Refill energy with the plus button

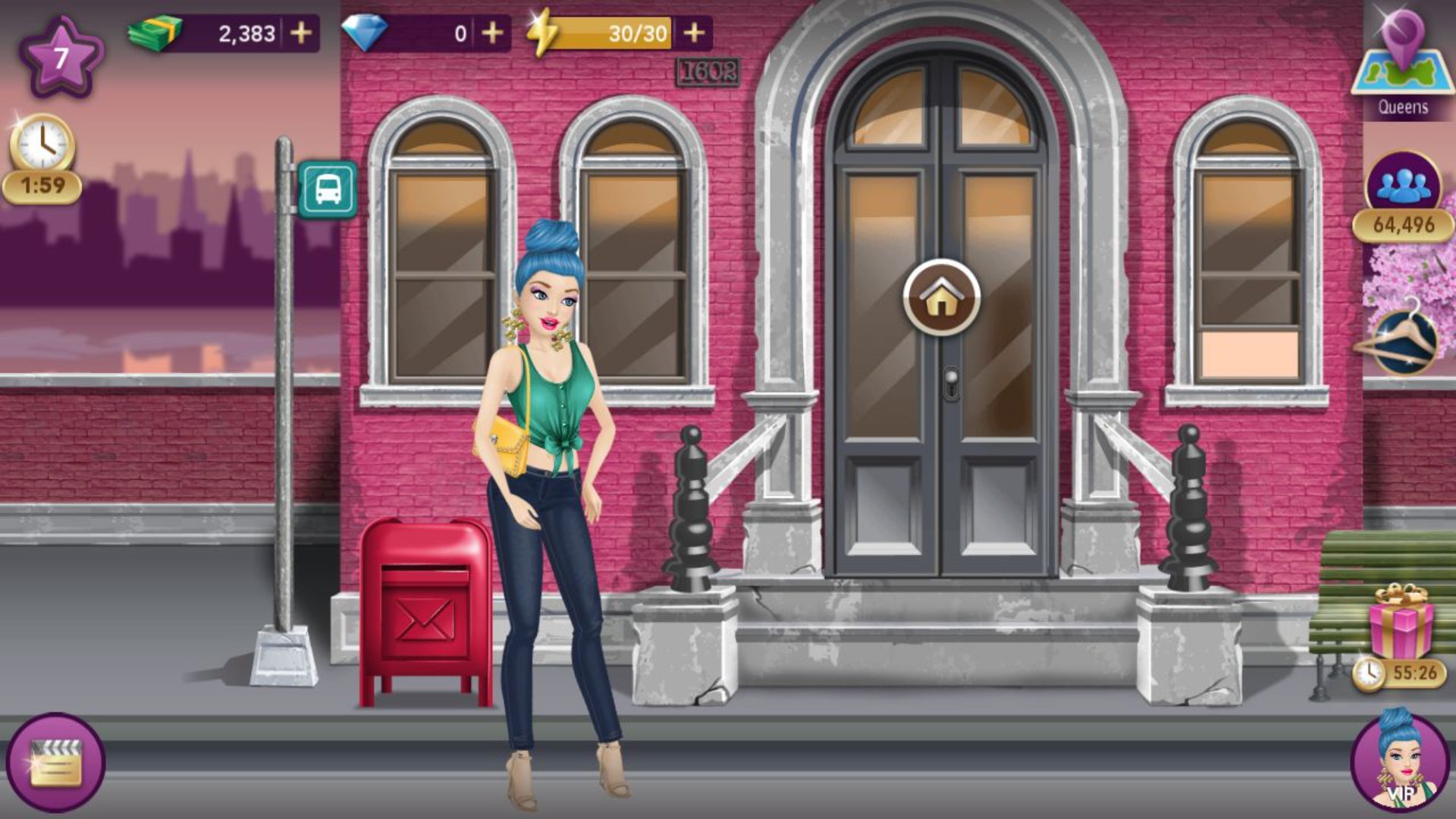click(694, 33)
